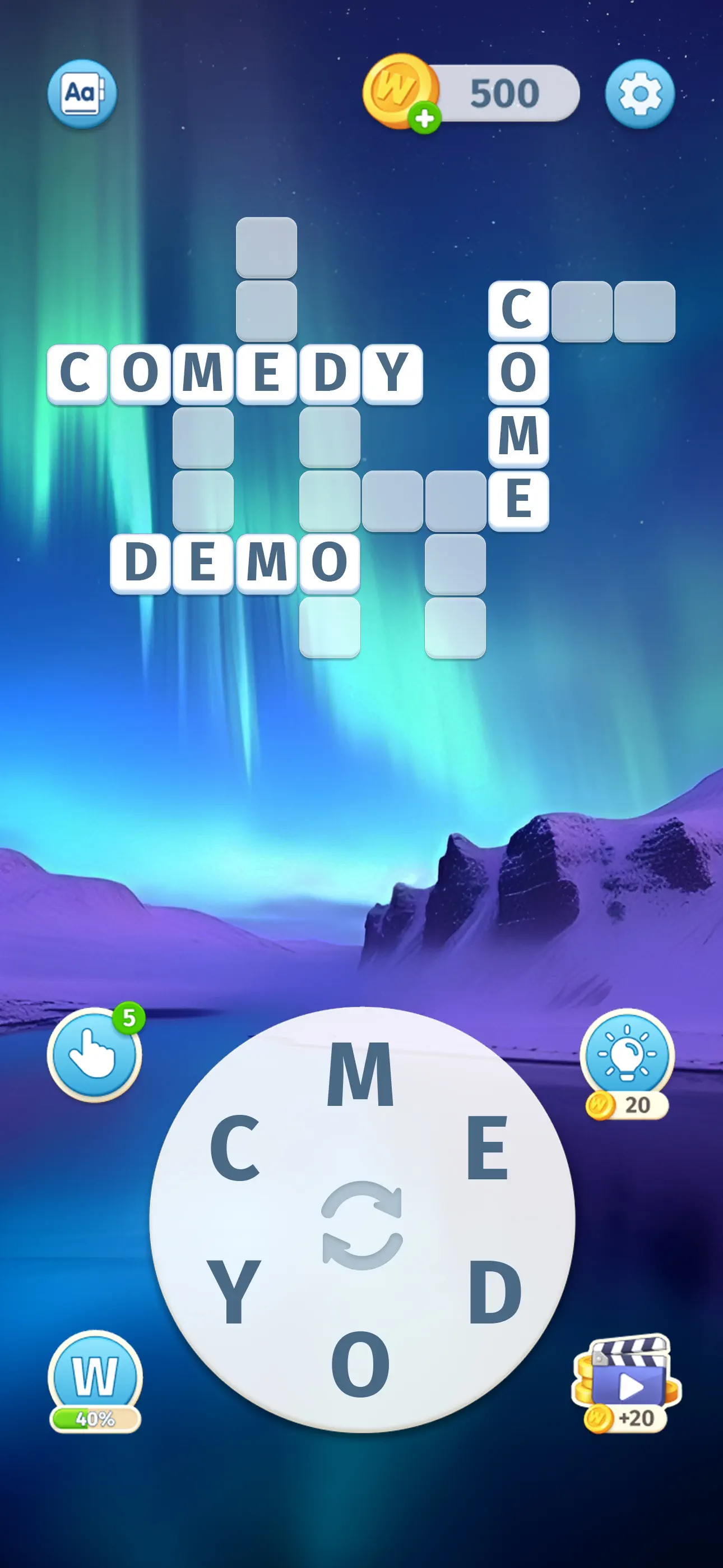Use the lightbulb hint costing 20 coins
Image resolution: width=723 pixels, height=1568 pixels.
coord(629,1050)
